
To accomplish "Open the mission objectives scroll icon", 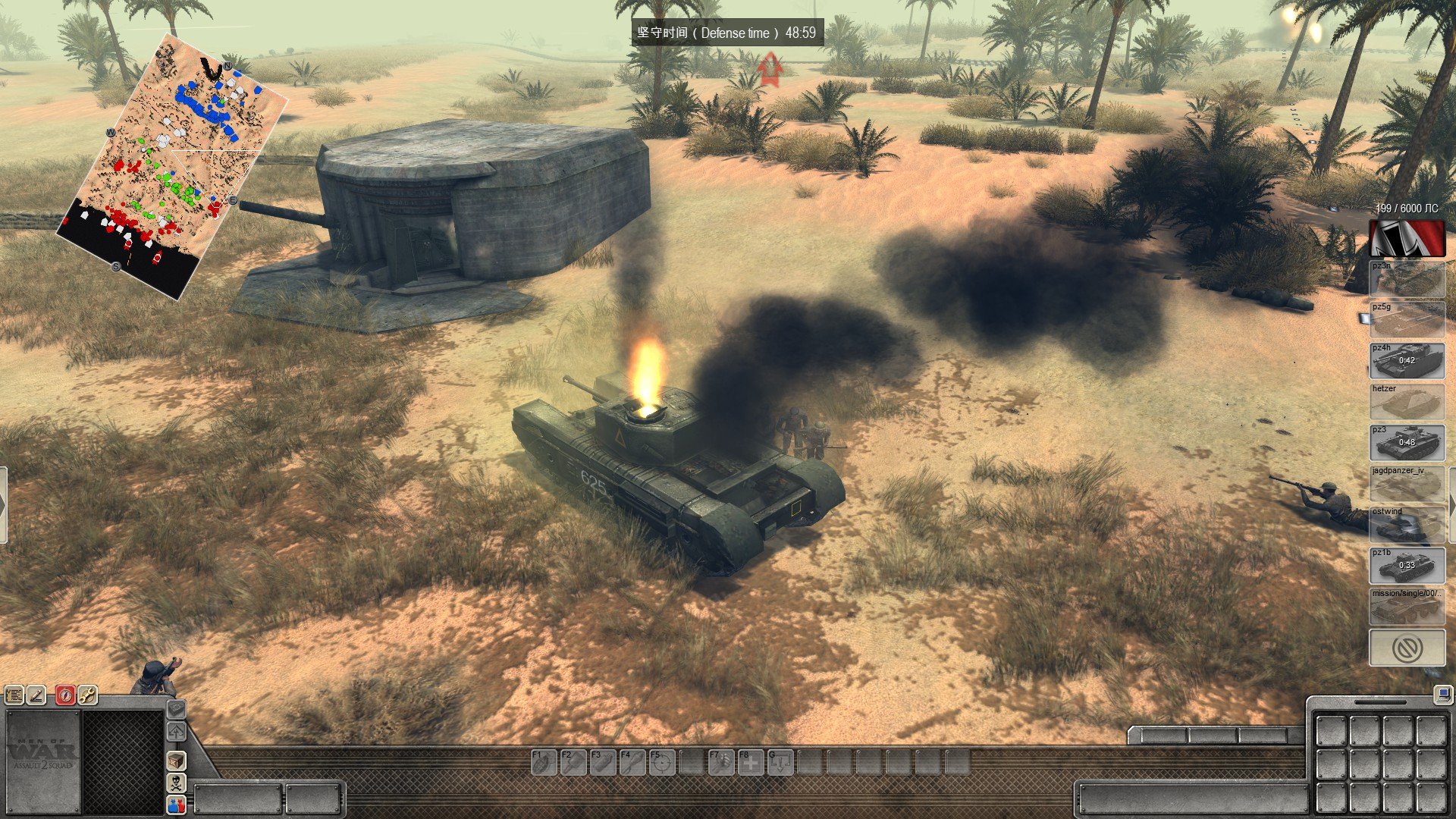I will pos(14,695).
